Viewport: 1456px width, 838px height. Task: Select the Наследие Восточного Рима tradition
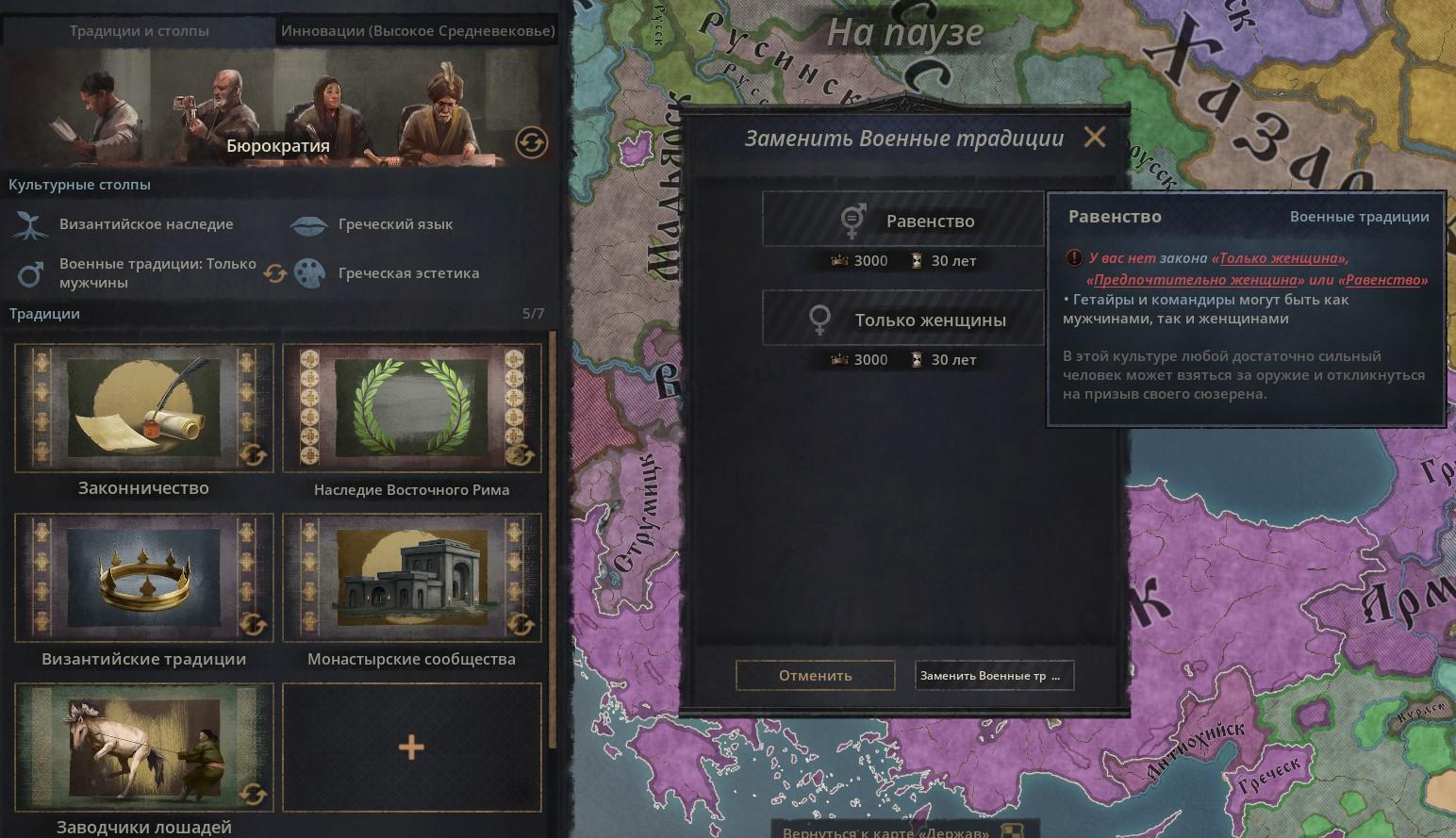411,408
